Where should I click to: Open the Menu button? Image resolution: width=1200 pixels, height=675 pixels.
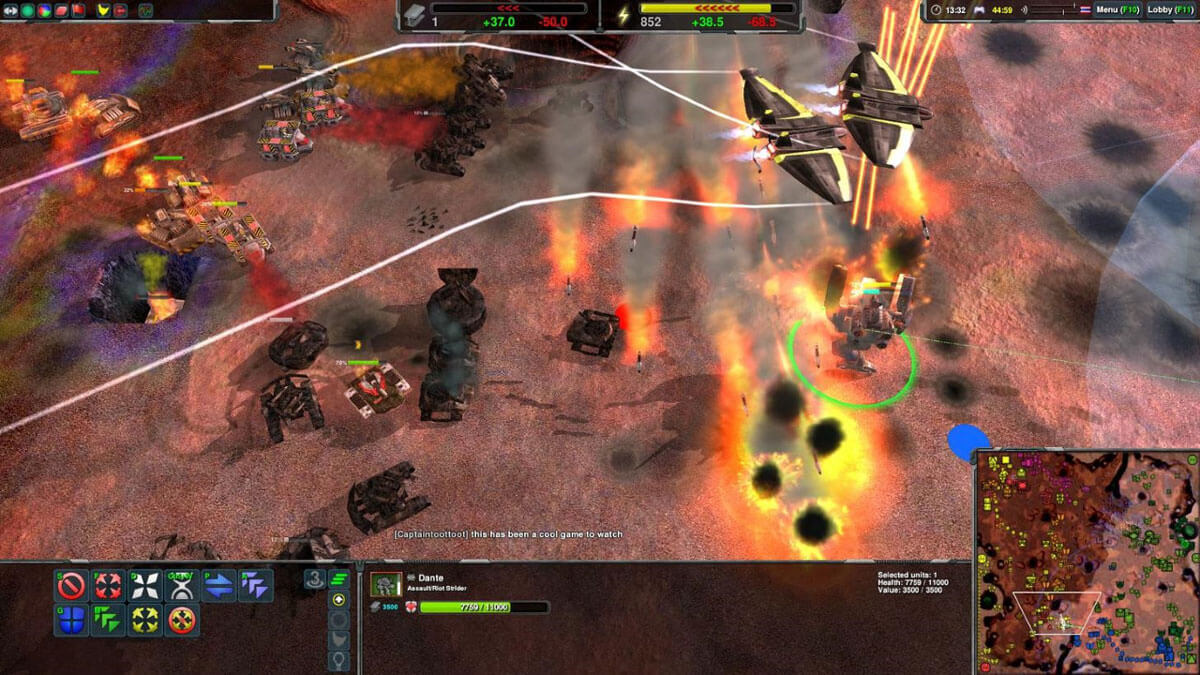point(1114,10)
